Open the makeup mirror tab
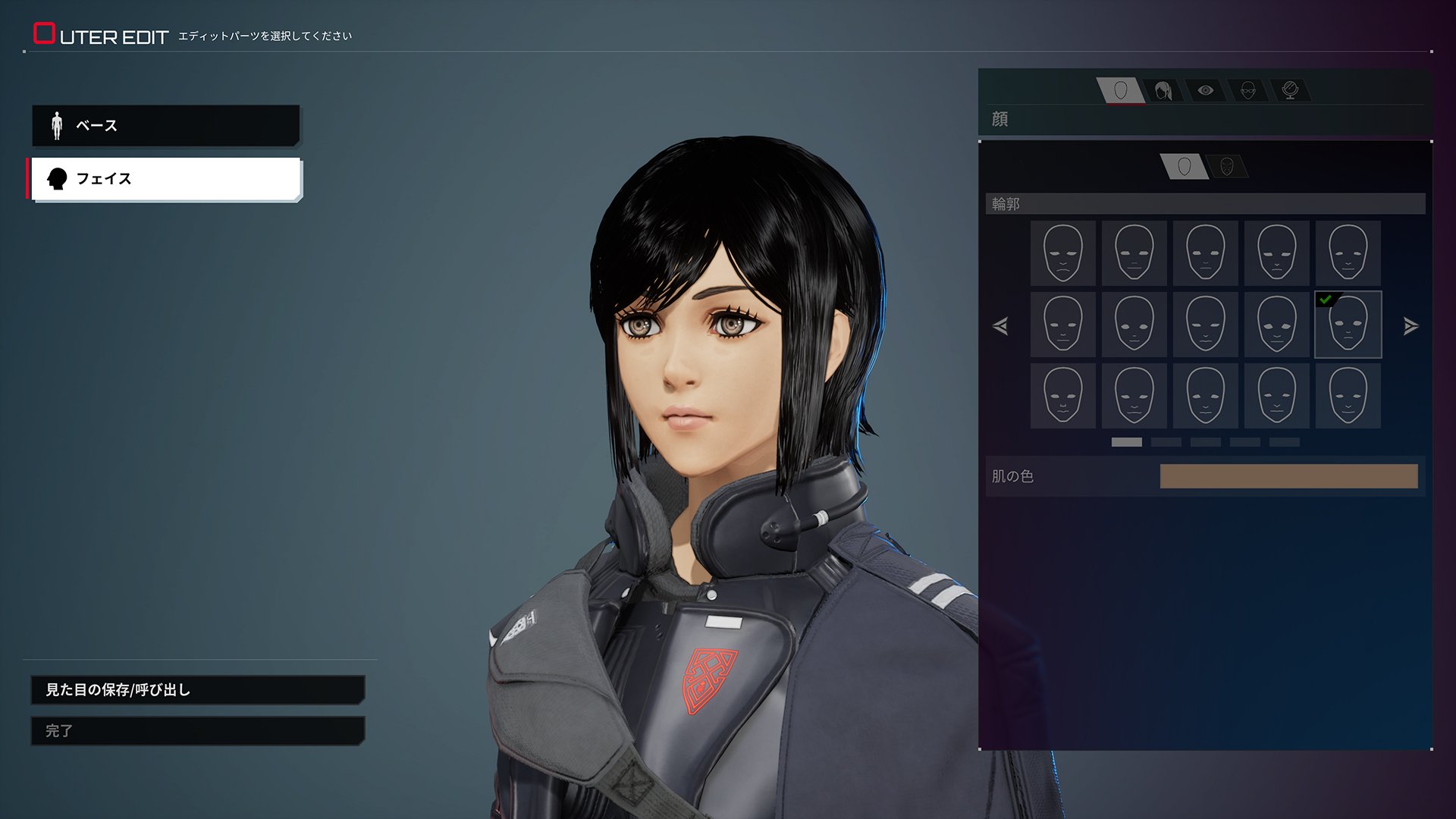 coord(1289,91)
